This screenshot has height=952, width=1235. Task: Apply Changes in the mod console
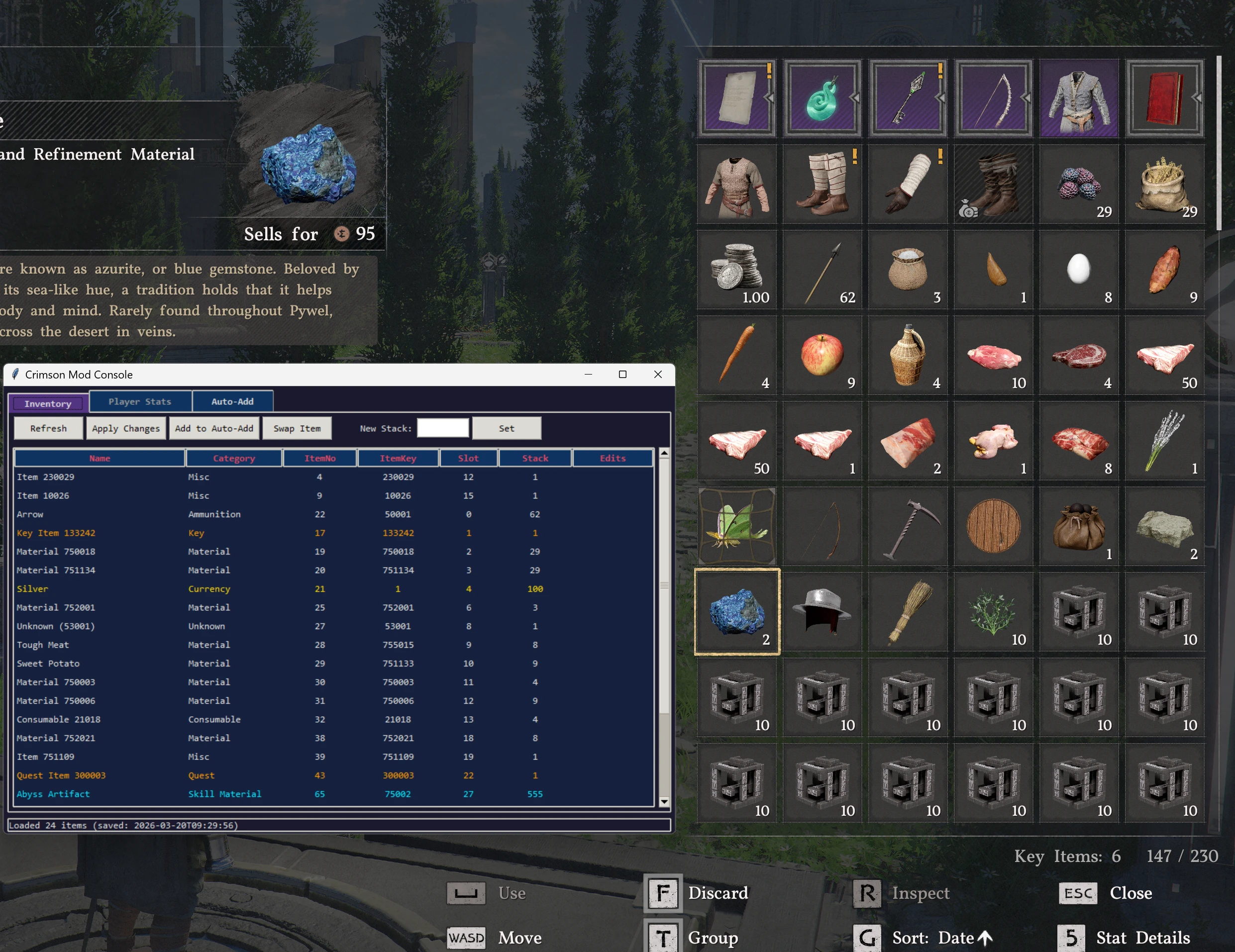click(126, 429)
